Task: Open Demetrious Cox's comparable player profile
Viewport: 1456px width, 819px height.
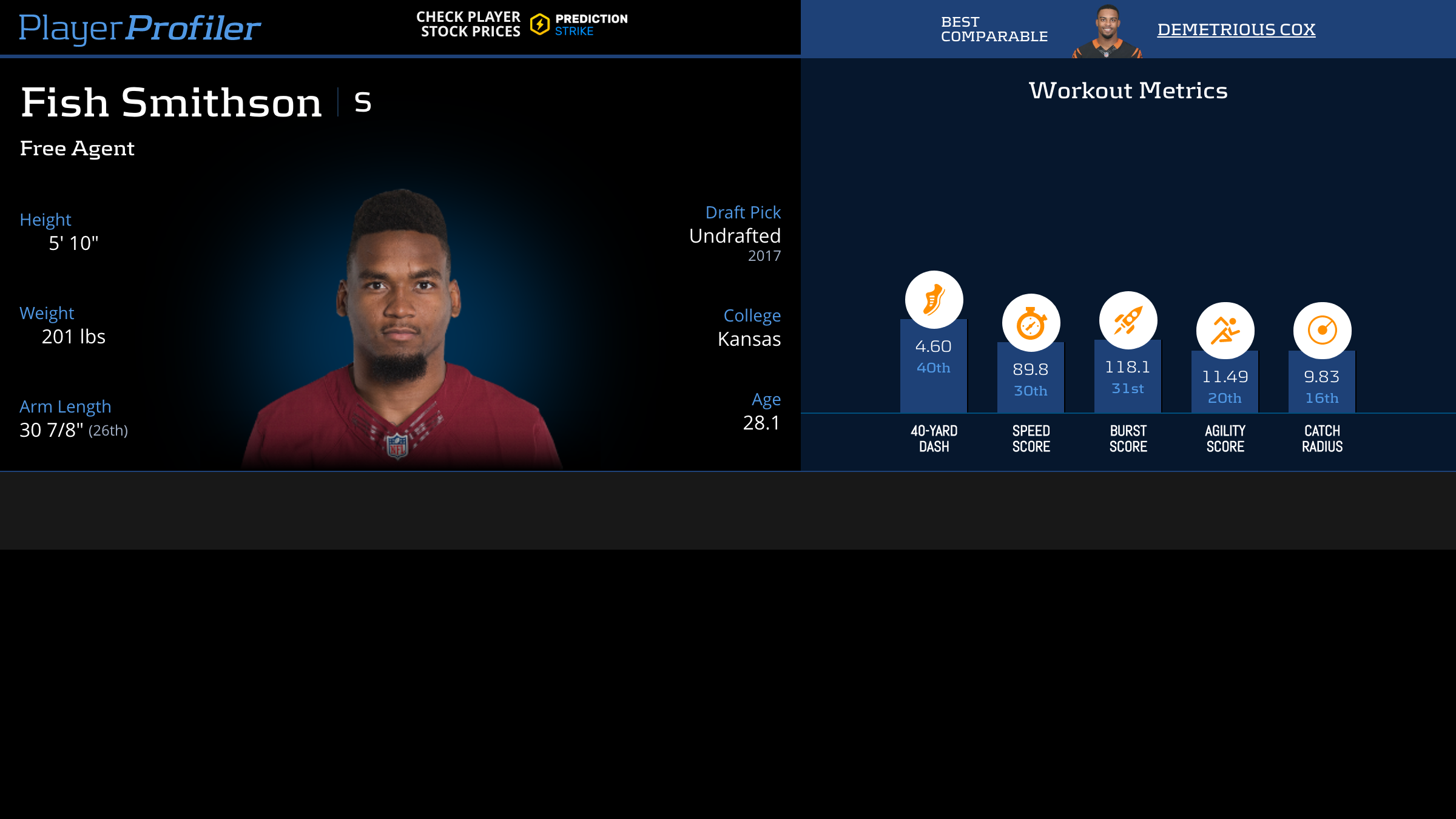Action: coord(1236,29)
